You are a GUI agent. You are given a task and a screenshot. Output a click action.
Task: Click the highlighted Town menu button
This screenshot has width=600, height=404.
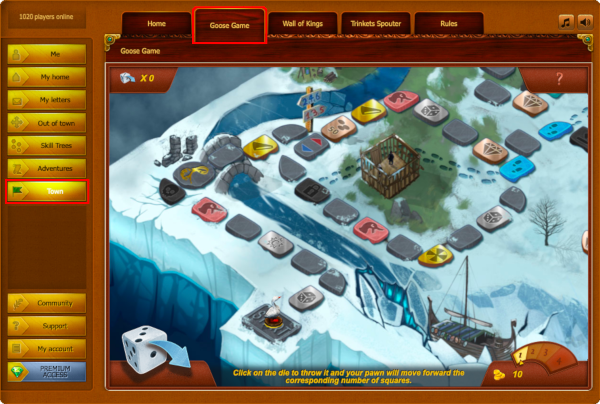(x=47, y=191)
